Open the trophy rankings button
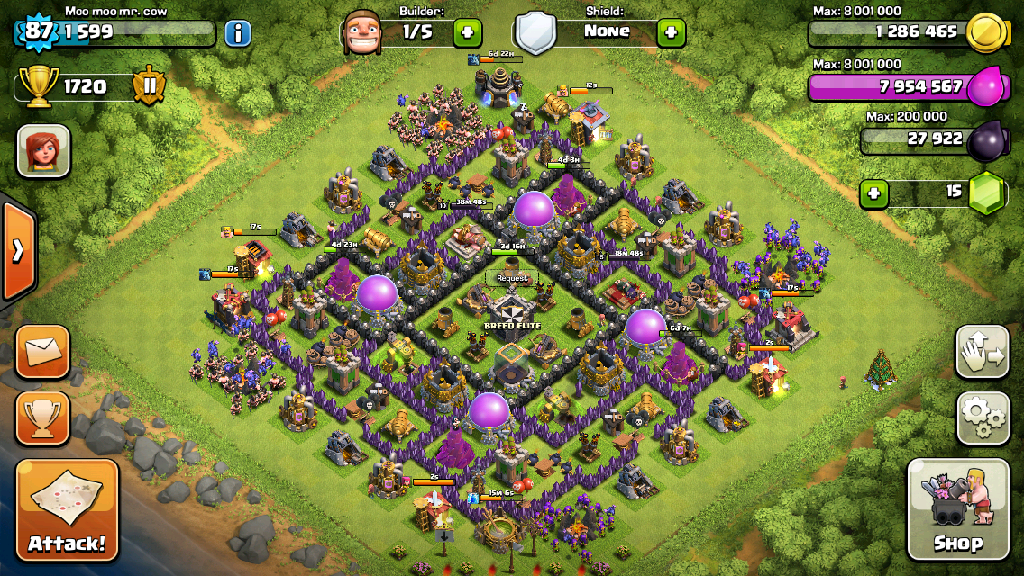1024x576 pixels. 43,418
